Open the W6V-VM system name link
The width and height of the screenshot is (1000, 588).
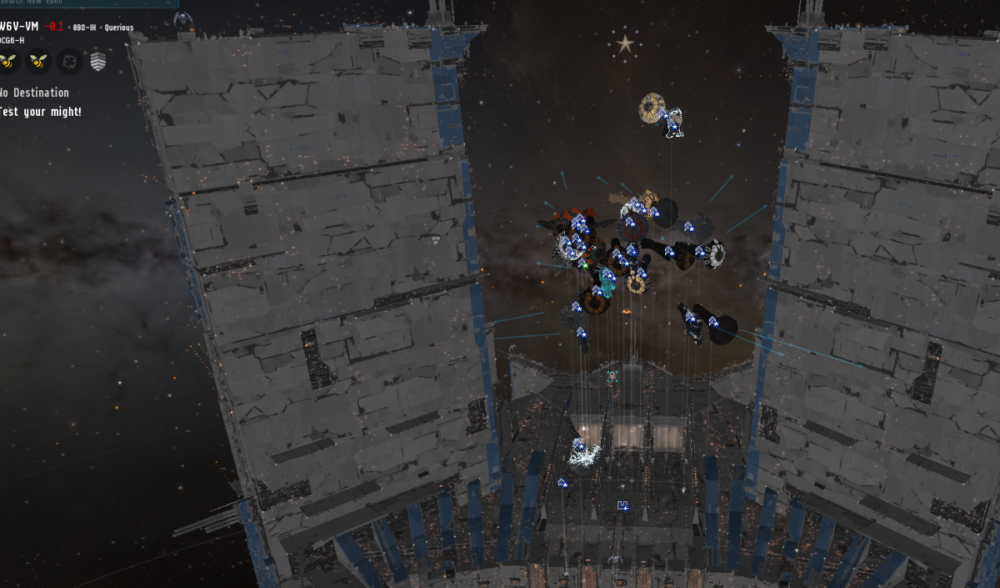(x=19, y=26)
